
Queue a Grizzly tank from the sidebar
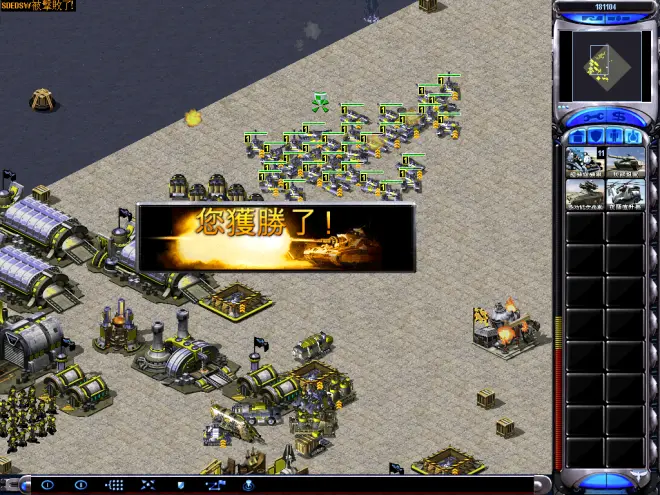coord(625,161)
